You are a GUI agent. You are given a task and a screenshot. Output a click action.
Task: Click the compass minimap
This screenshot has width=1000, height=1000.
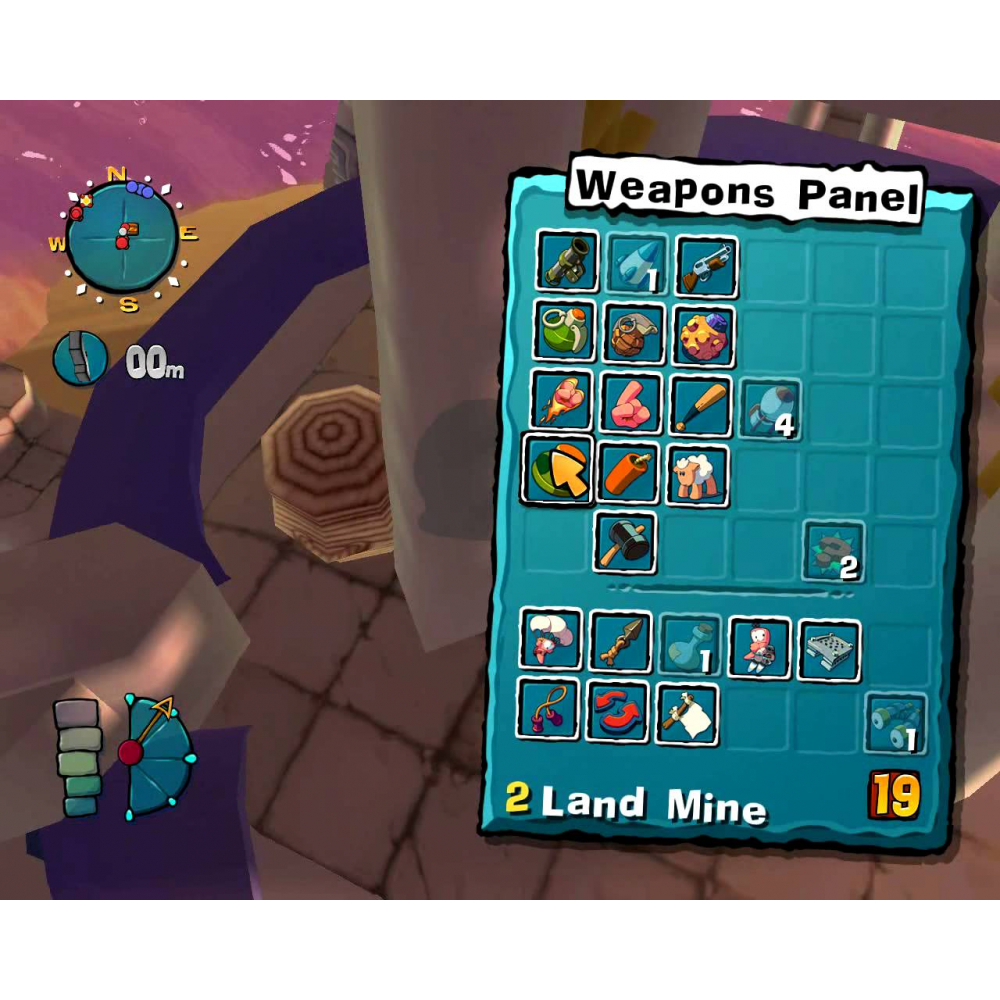point(123,239)
